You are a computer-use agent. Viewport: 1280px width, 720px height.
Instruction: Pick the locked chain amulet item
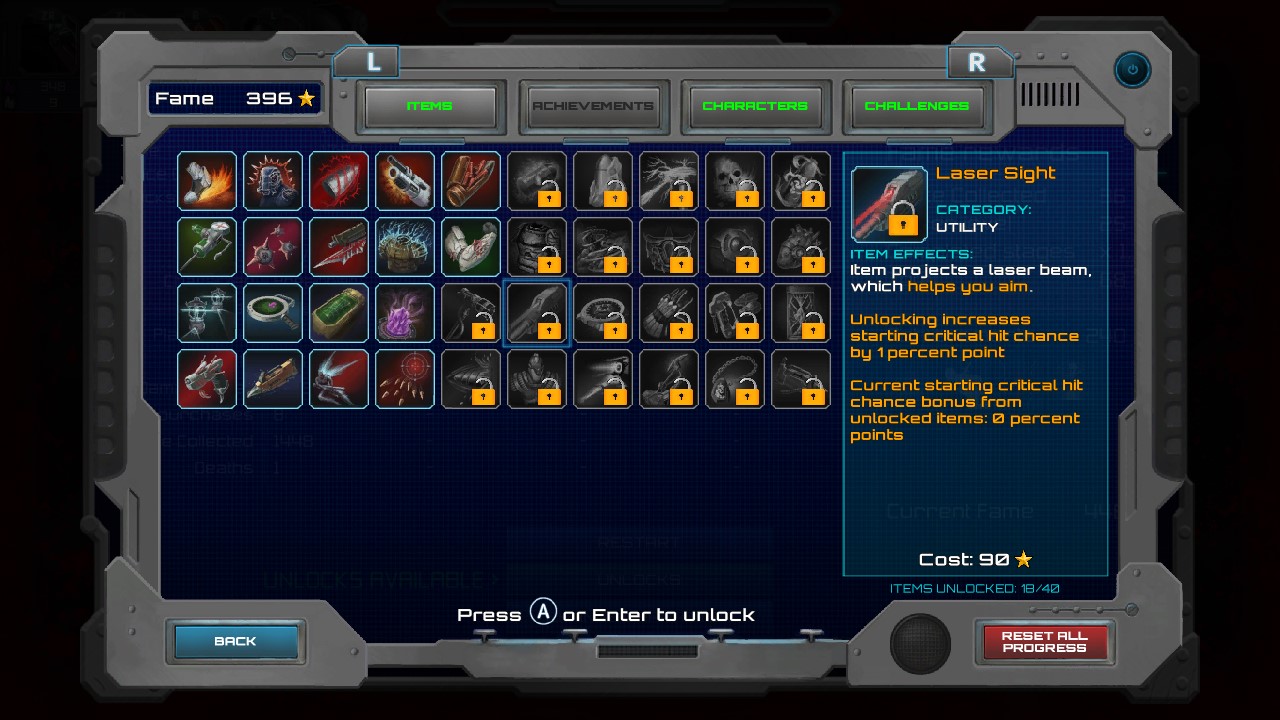[x=735, y=379]
